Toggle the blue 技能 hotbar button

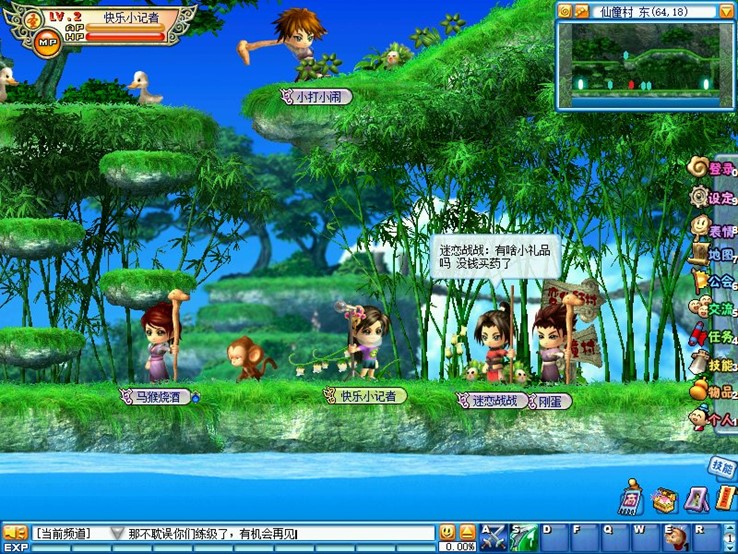point(722,466)
